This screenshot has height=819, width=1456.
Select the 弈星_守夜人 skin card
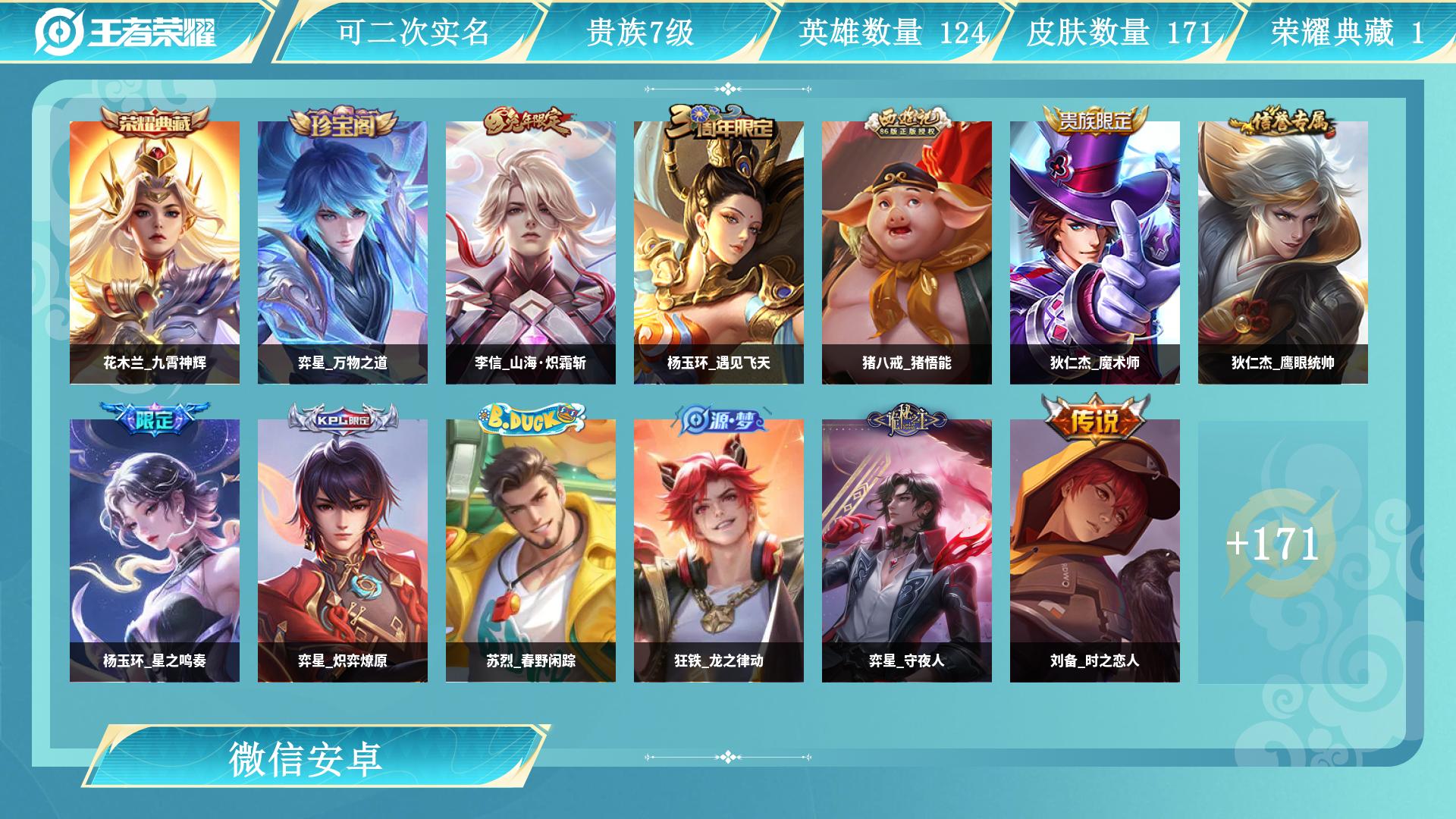point(907,551)
